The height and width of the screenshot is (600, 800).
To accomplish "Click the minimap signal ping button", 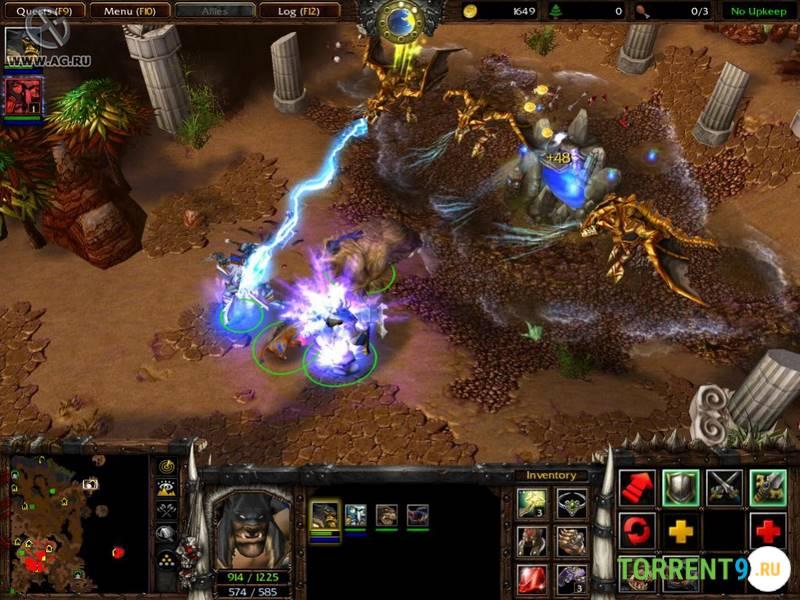I will tap(167, 467).
